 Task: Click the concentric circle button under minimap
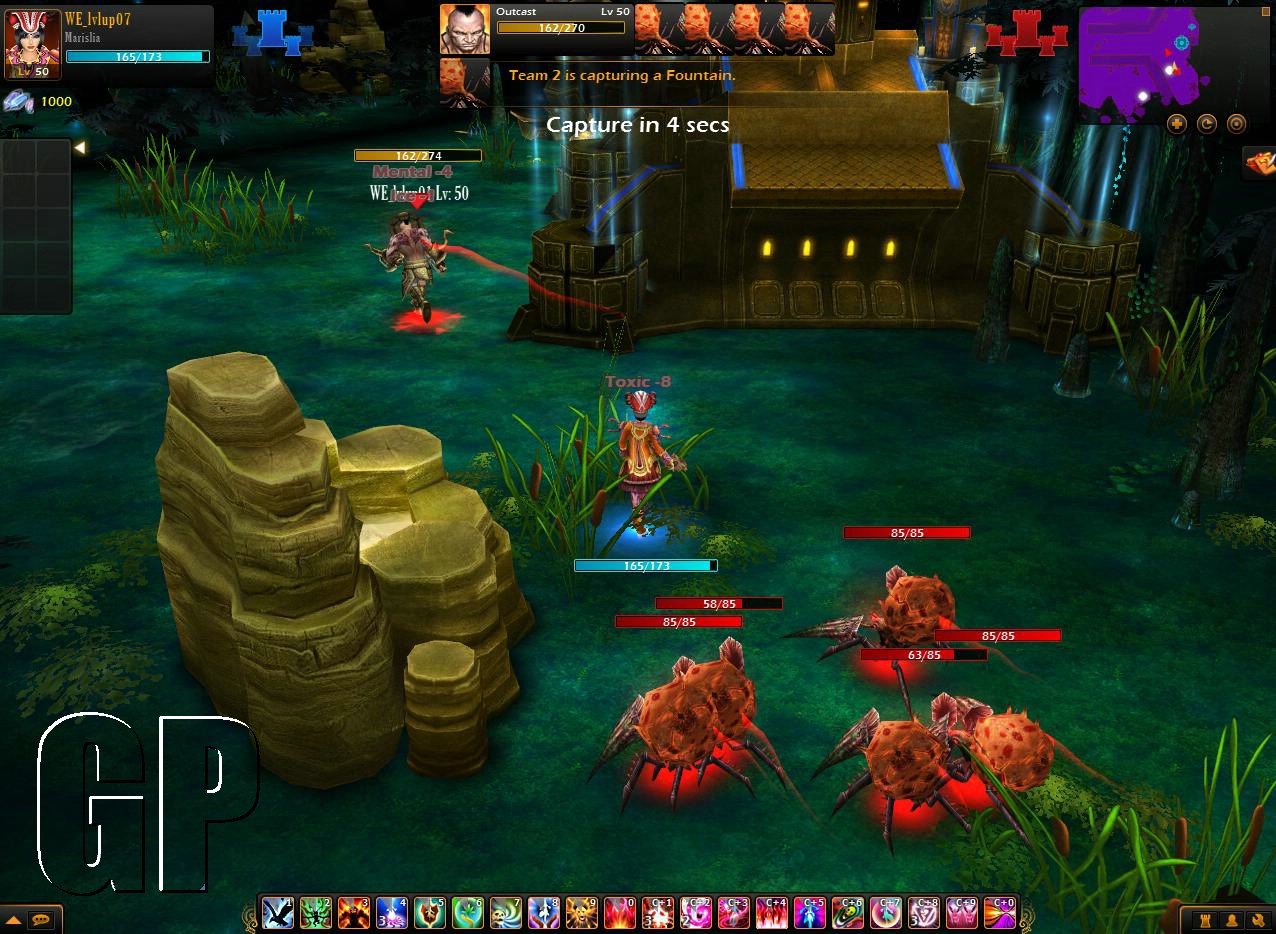click(1237, 124)
